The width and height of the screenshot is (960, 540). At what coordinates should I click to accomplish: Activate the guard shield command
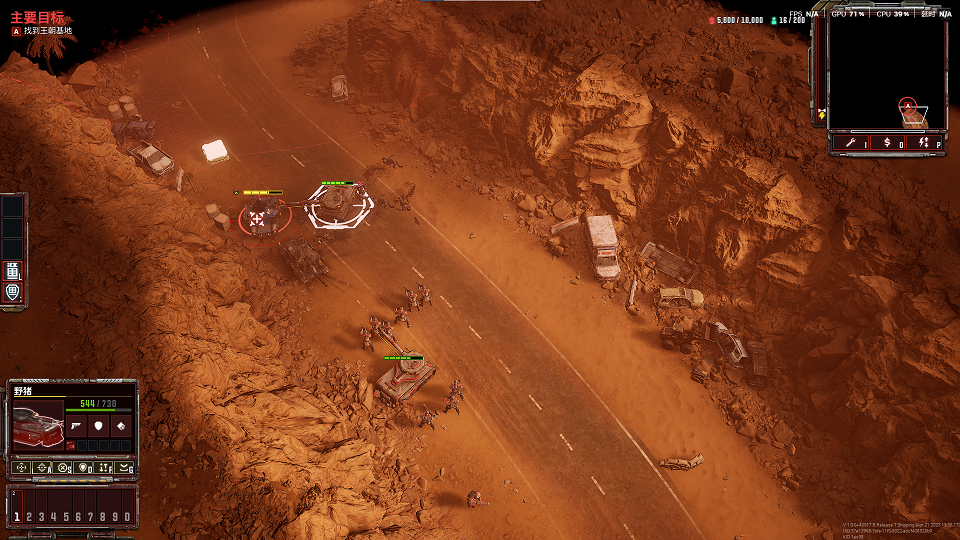click(83, 467)
